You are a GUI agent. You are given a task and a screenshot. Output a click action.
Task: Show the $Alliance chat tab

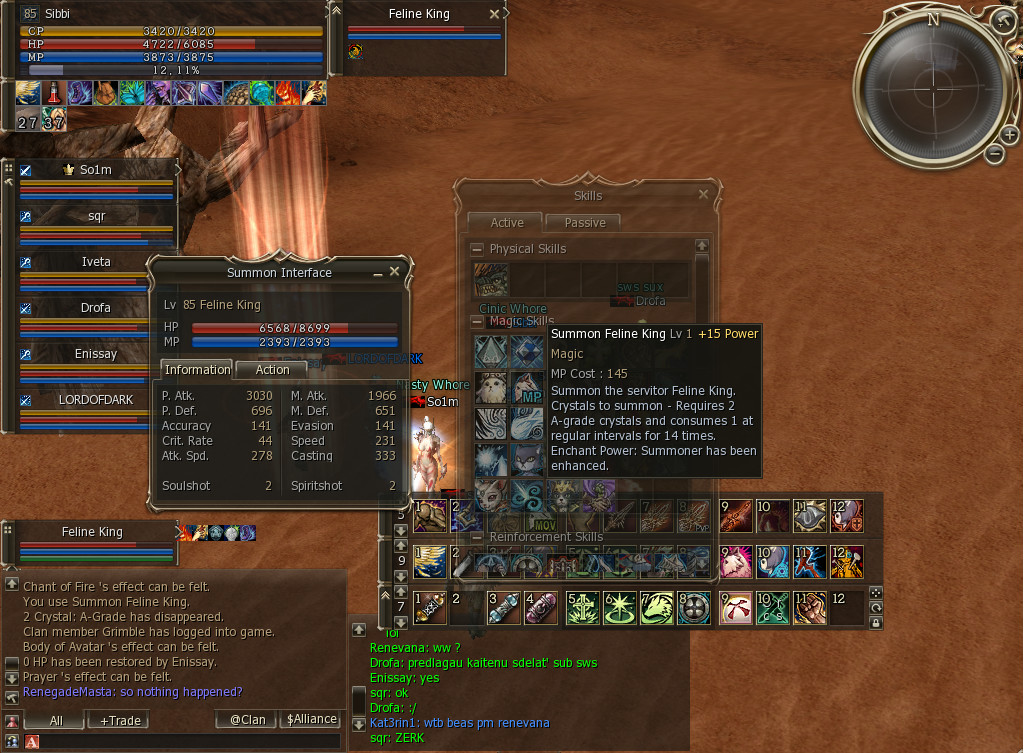tap(311, 720)
